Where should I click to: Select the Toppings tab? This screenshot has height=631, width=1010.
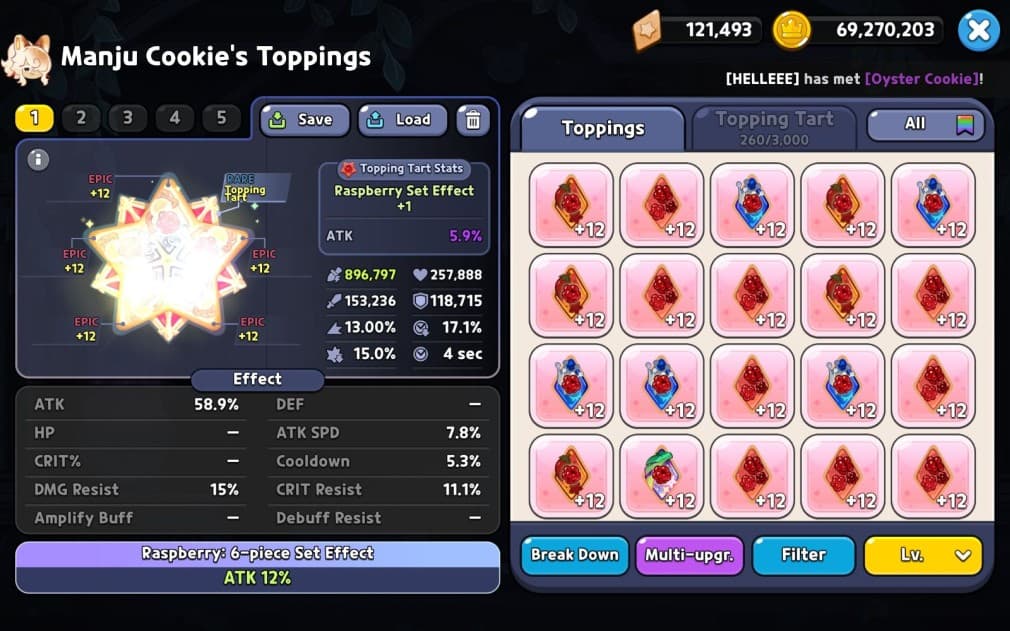[602, 128]
